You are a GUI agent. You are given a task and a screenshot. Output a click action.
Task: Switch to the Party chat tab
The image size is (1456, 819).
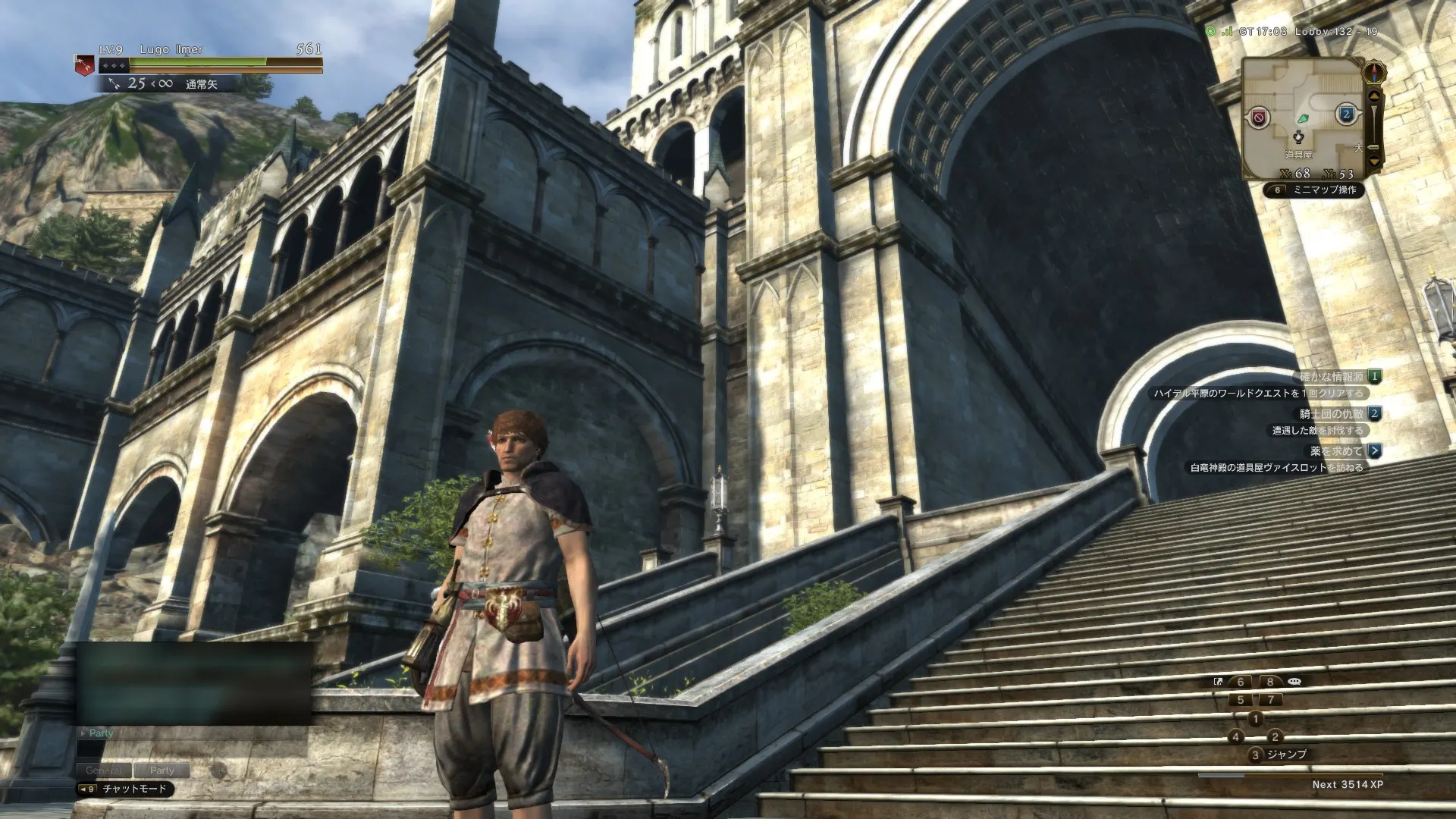coord(164,770)
